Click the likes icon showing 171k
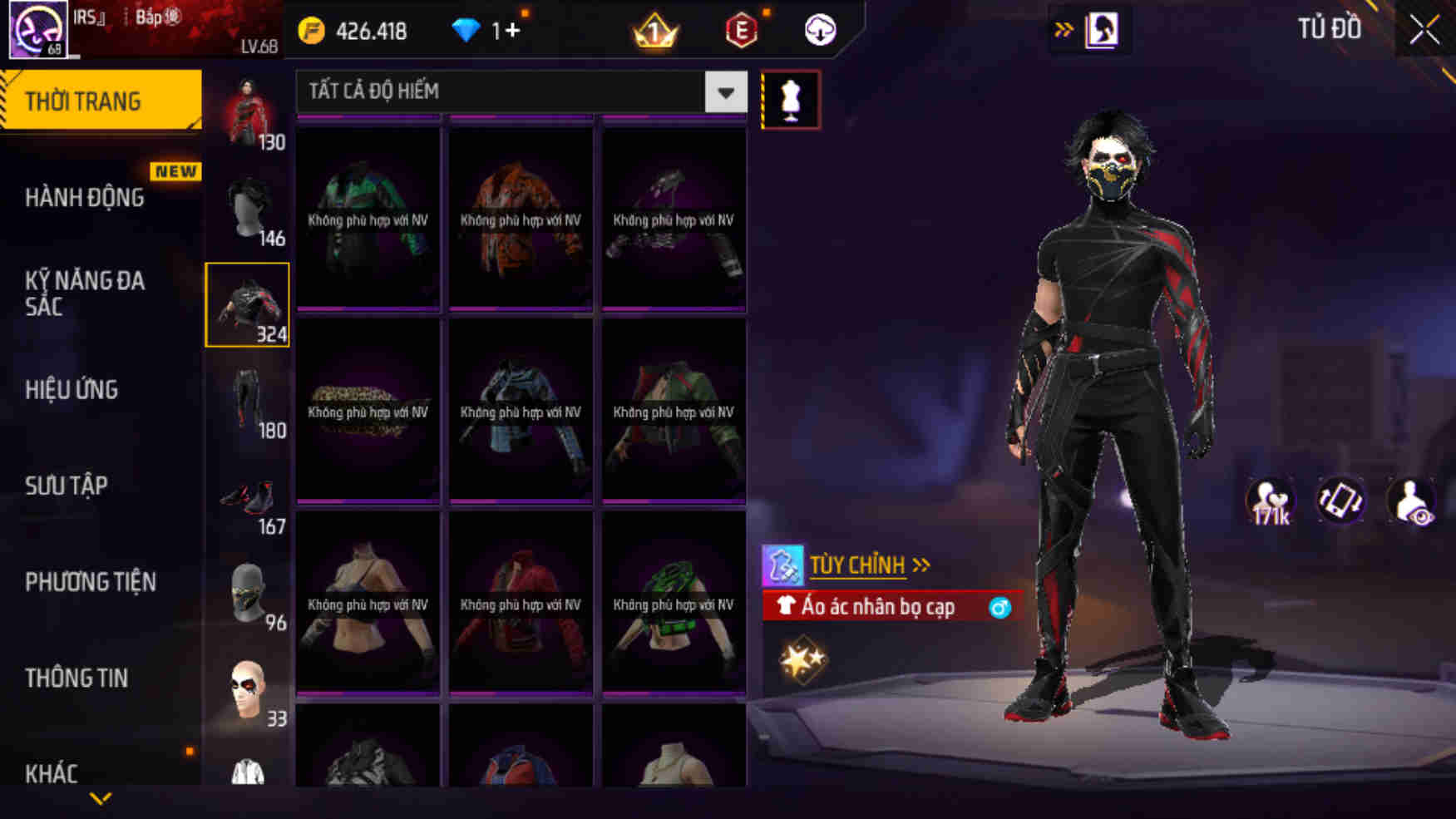Image resolution: width=1456 pixels, height=819 pixels. 1268,500
